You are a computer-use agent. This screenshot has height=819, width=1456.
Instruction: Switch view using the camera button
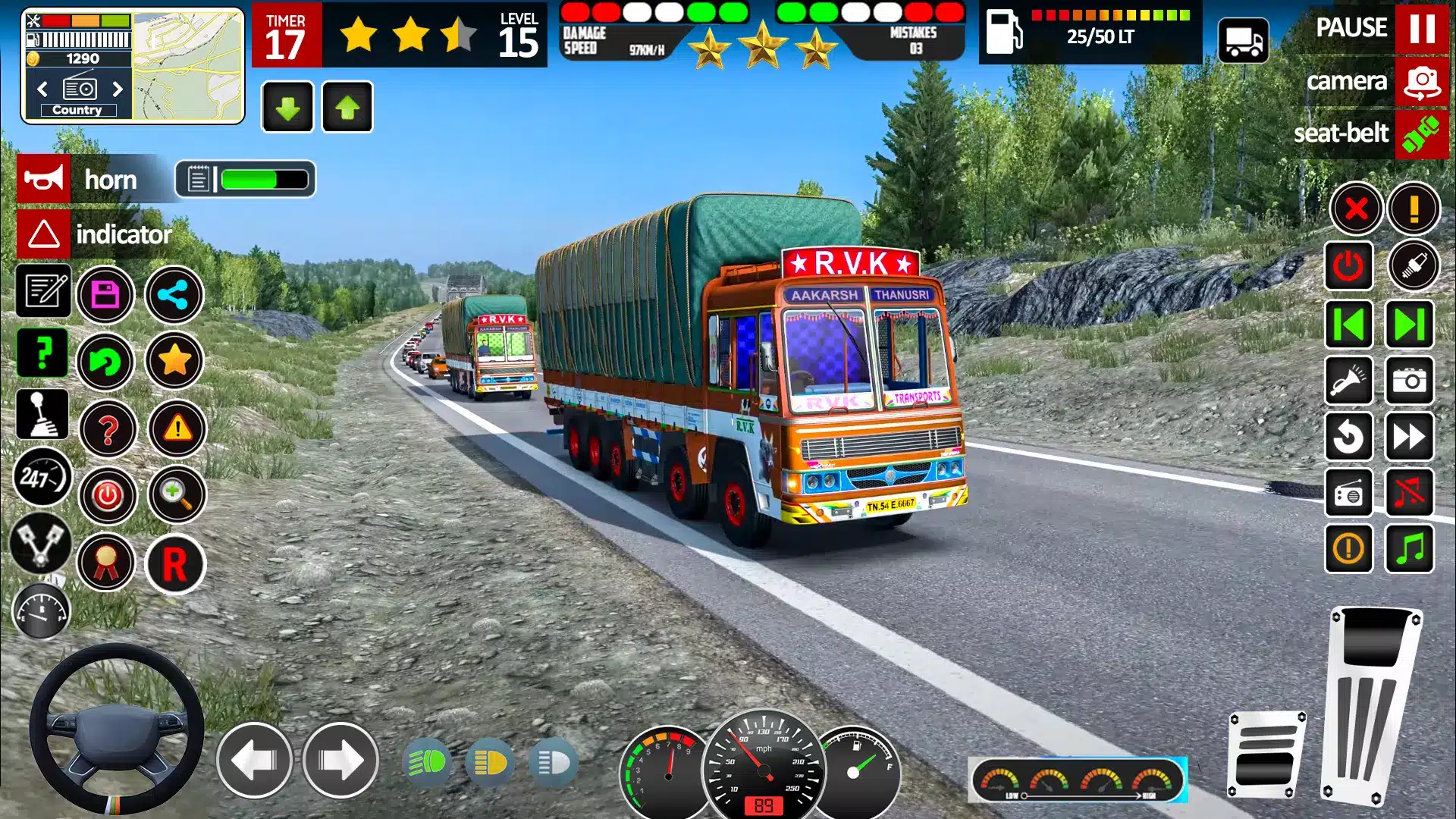[1421, 82]
